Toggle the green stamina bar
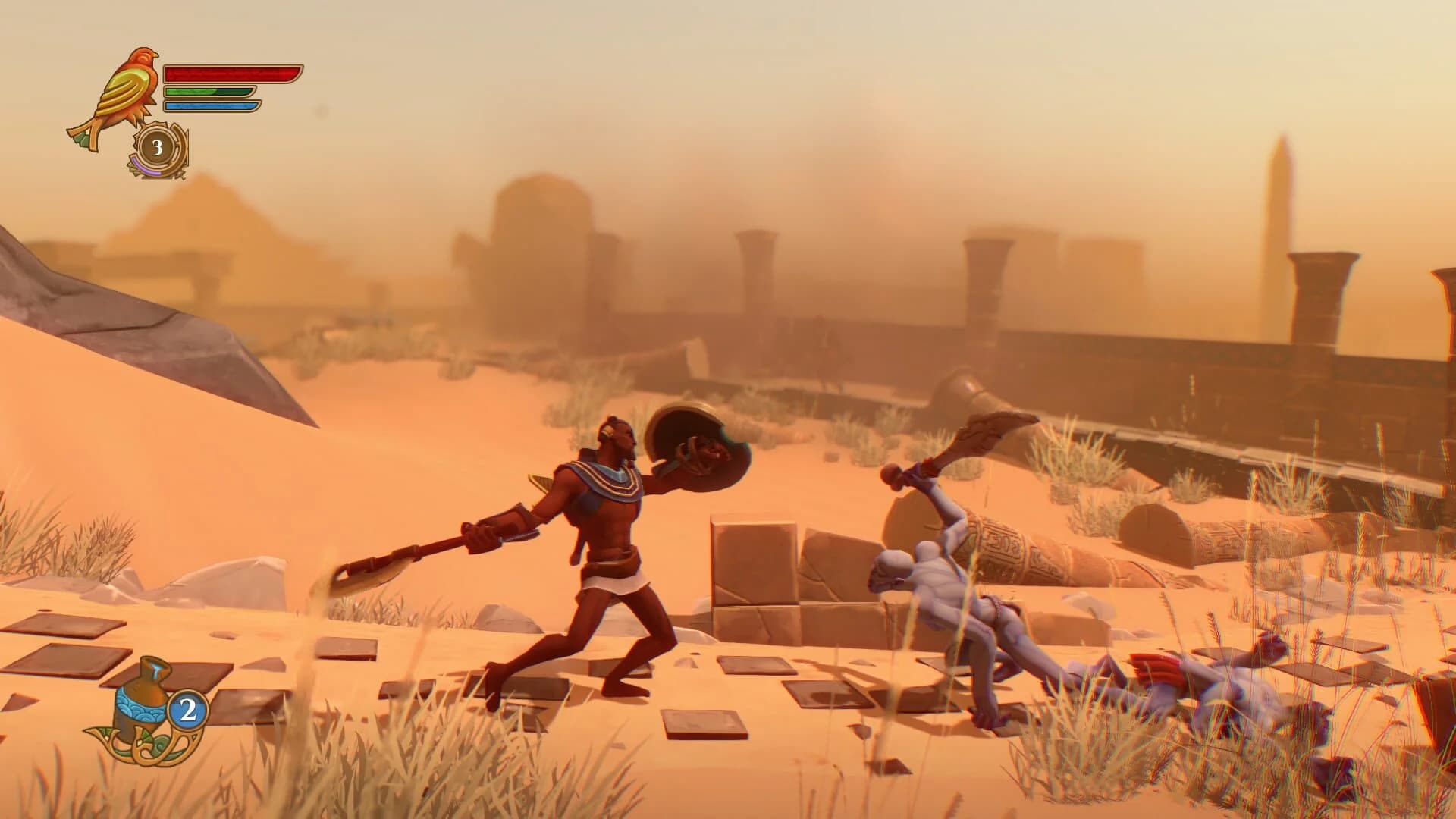Image resolution: width=1456 pixels, height=819 pixels. tap(209, 93)
